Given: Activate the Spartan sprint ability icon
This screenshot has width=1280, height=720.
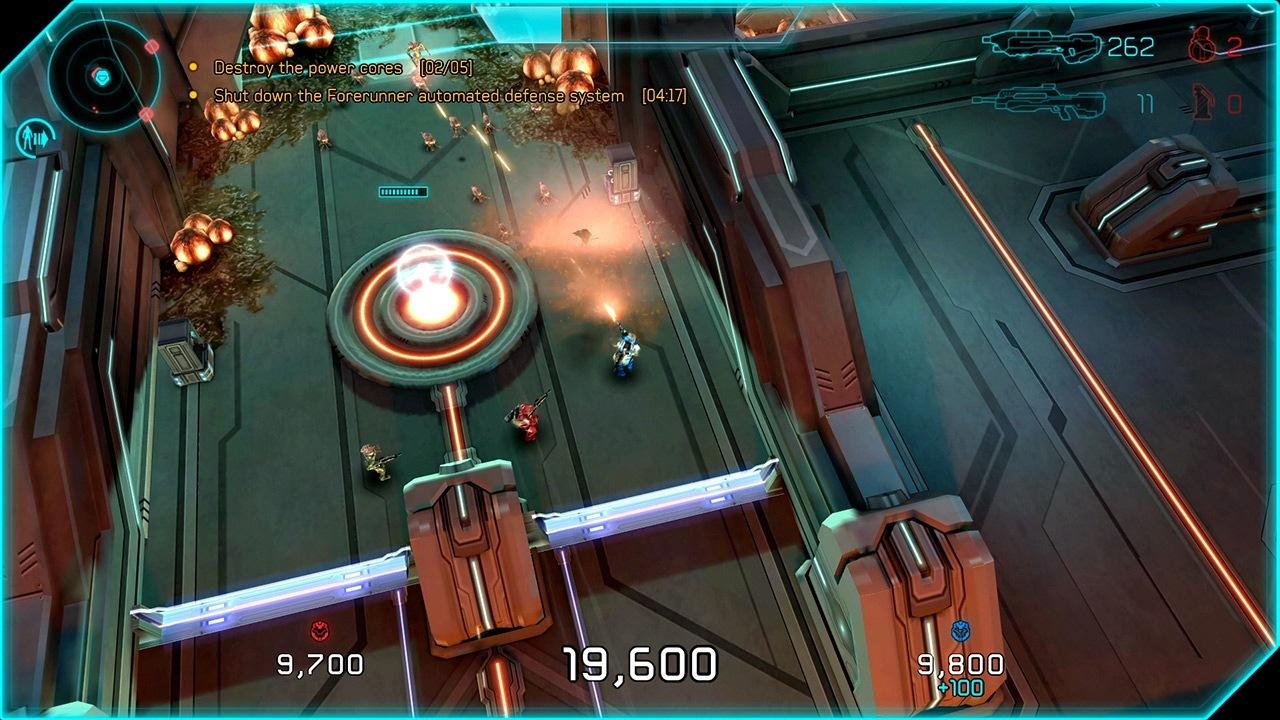Looking at the screenshot, I should (x=36, y=136).
